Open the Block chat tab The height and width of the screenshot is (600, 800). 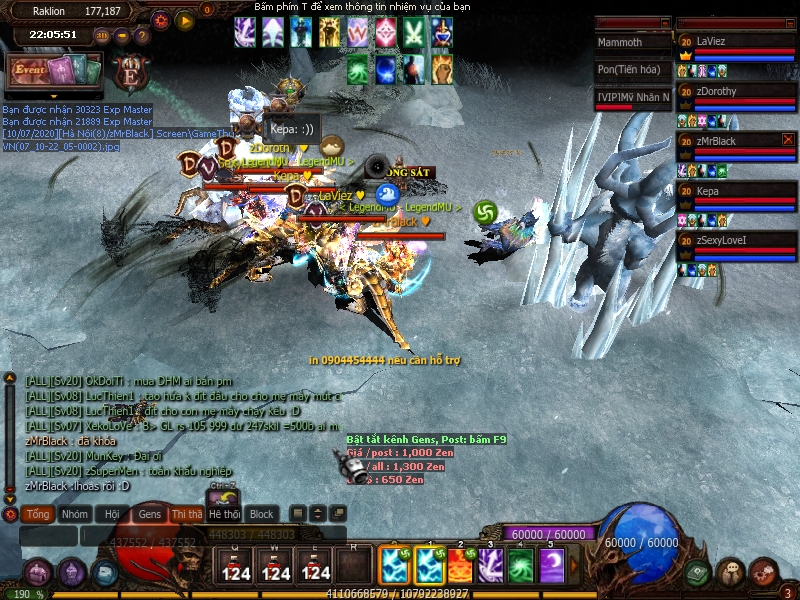261,514
